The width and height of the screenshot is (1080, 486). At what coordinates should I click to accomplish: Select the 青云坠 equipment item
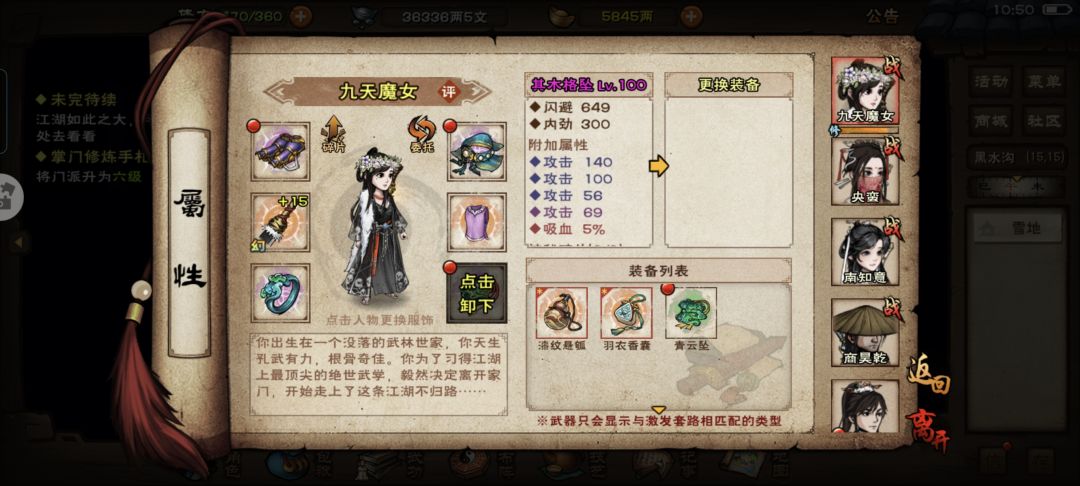click(x=692, y=314)
